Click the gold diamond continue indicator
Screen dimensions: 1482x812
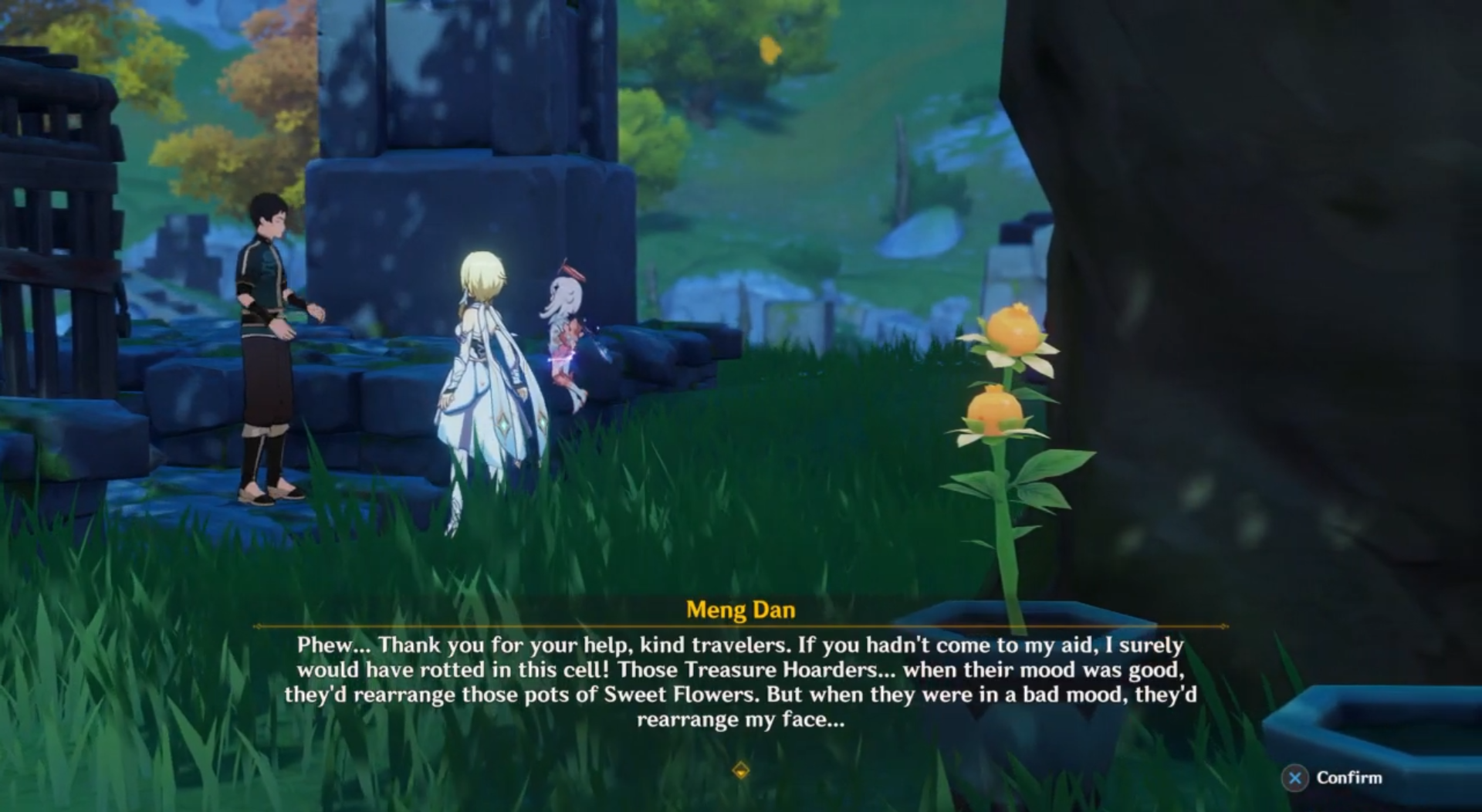pyautogui.click(x=740, y=770)
